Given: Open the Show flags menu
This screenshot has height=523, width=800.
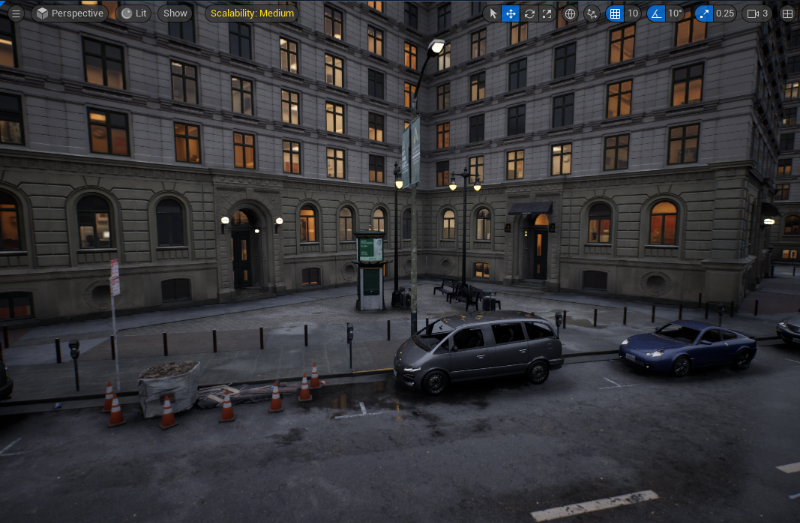Looking at the screenshot, I should tap(175, 13).
